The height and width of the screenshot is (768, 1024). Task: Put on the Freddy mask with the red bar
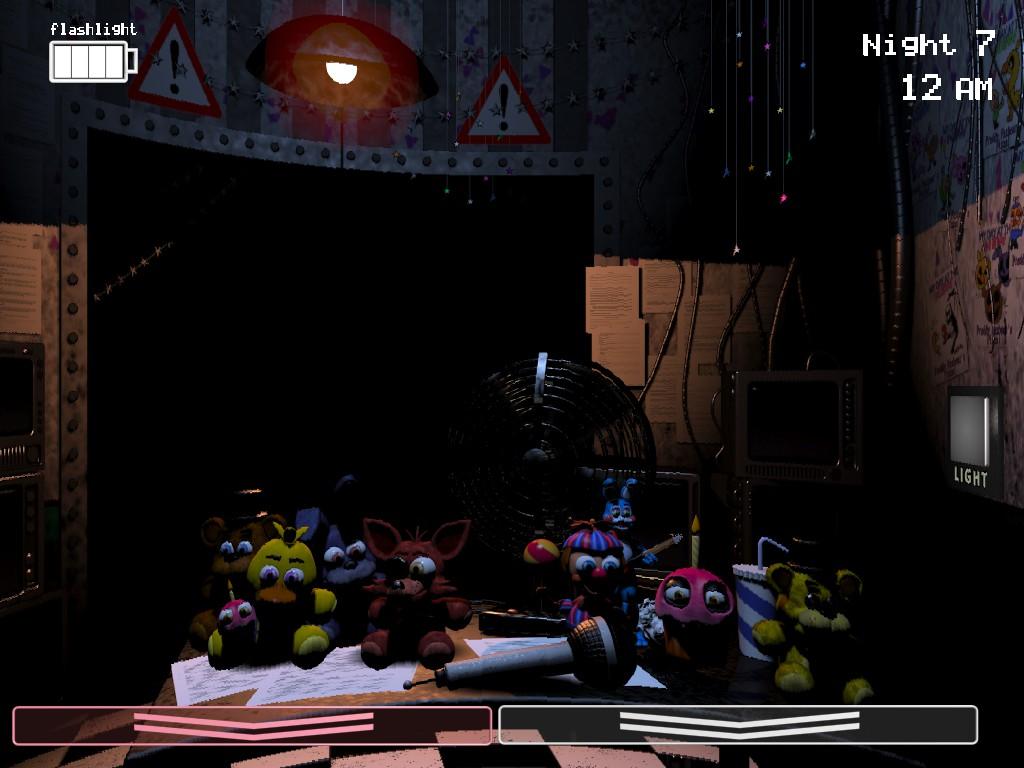pyautogui.click(x=252, y=725)
